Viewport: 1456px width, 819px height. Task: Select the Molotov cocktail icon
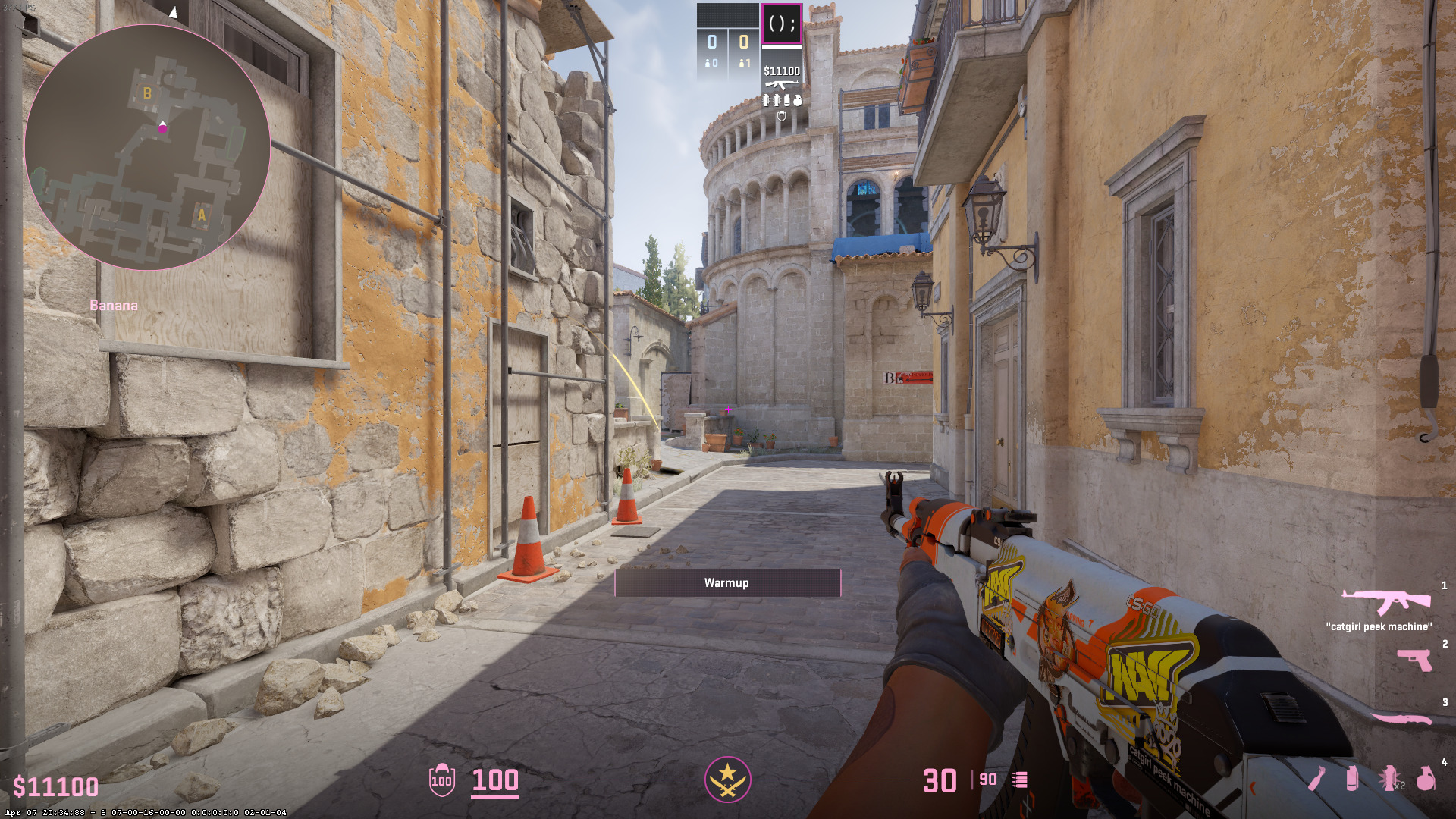1317,778
